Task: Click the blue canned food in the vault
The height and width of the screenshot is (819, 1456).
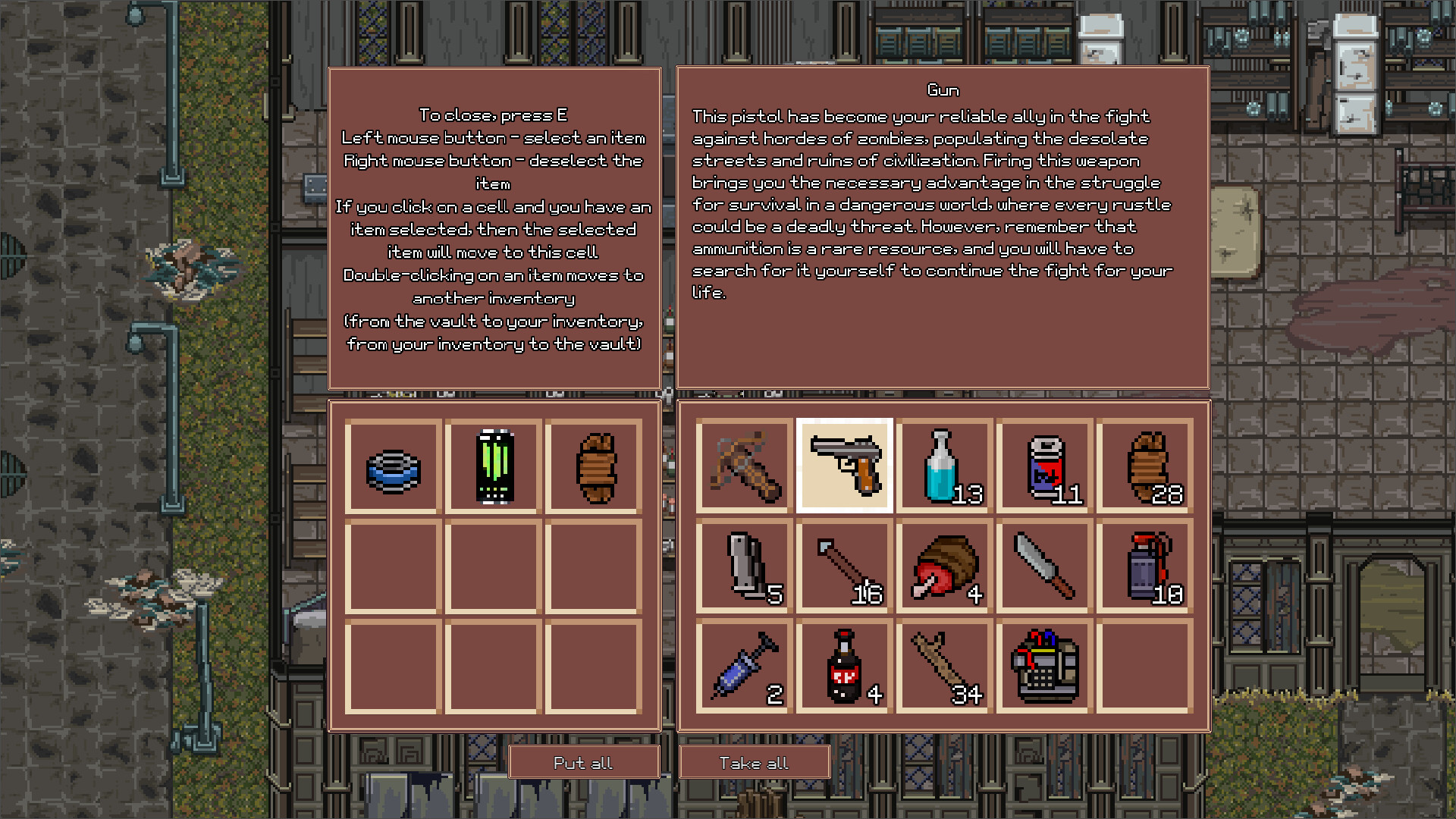Action: pos(393,466)
